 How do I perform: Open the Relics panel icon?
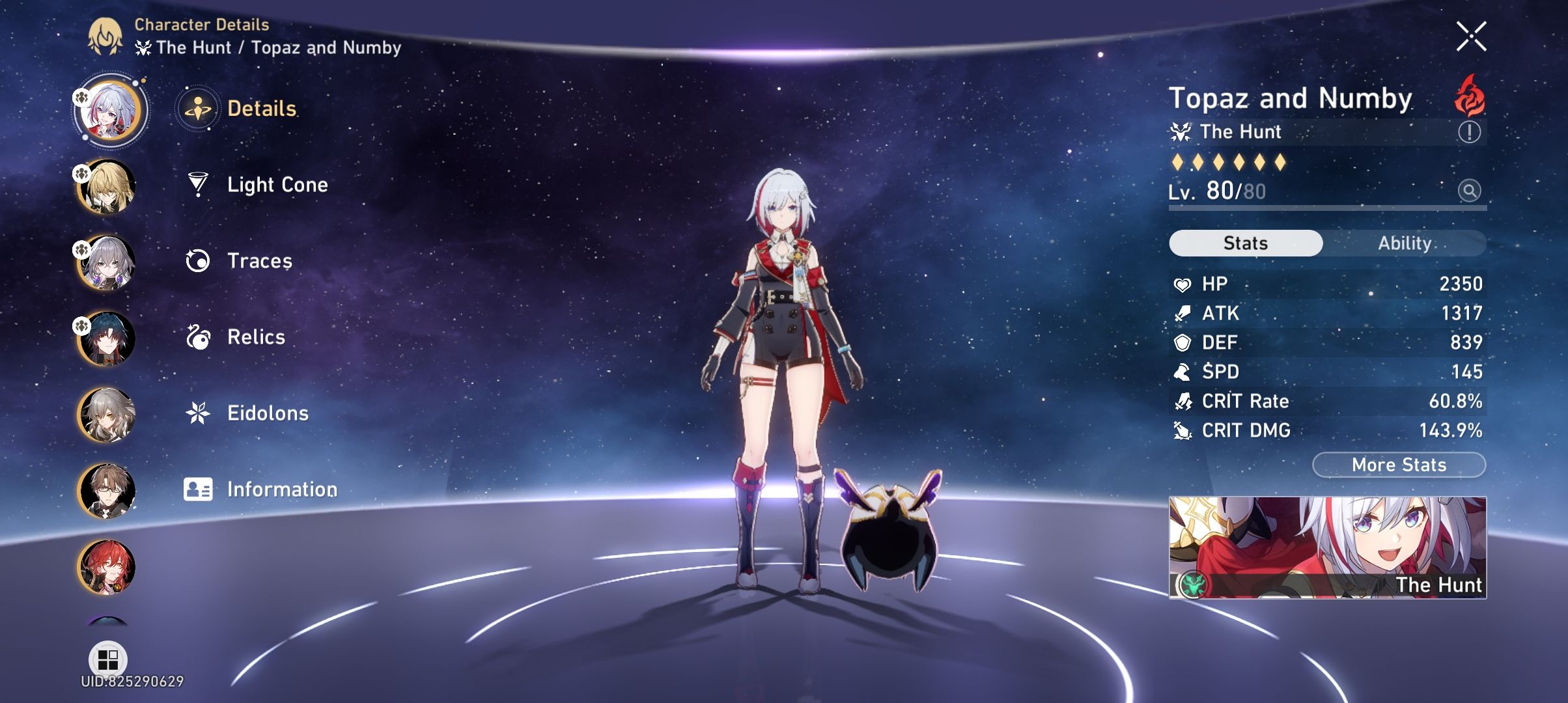click(x=200, y=337)
